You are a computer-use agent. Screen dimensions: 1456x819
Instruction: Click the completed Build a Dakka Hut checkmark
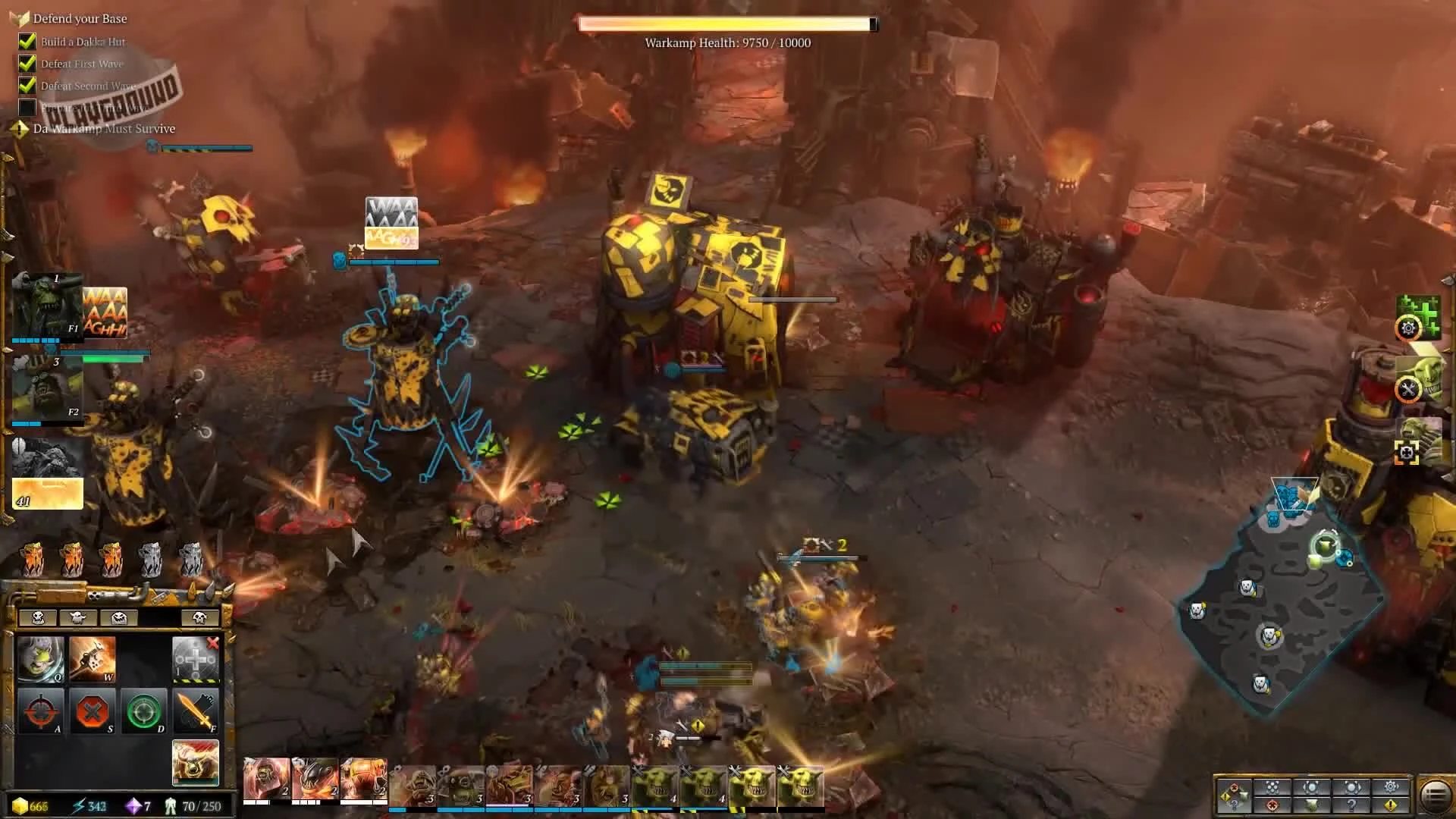(x=27, y=42)
